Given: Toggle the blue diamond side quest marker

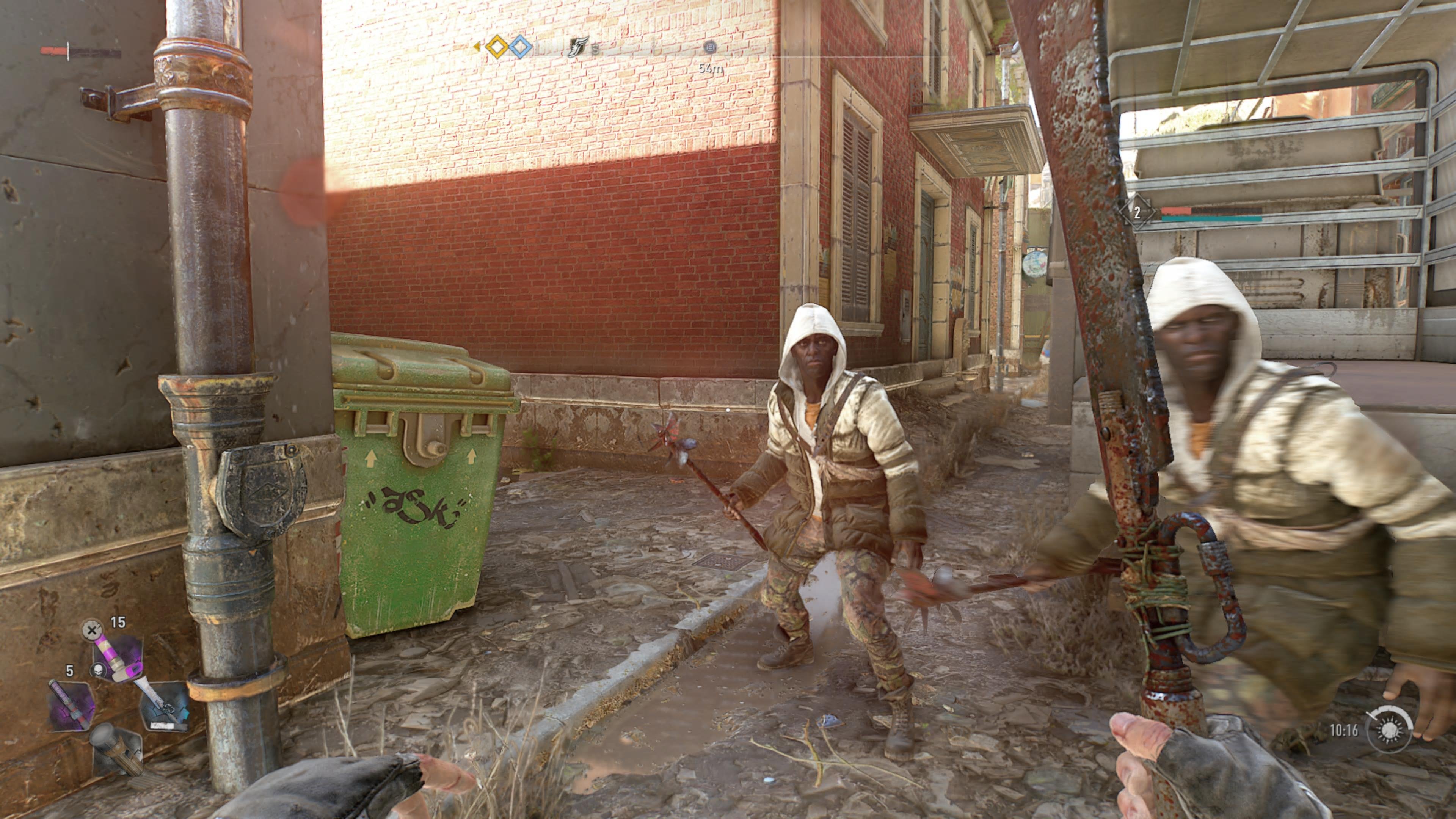Looking at the screenshot, I should [x=522, y=47].
